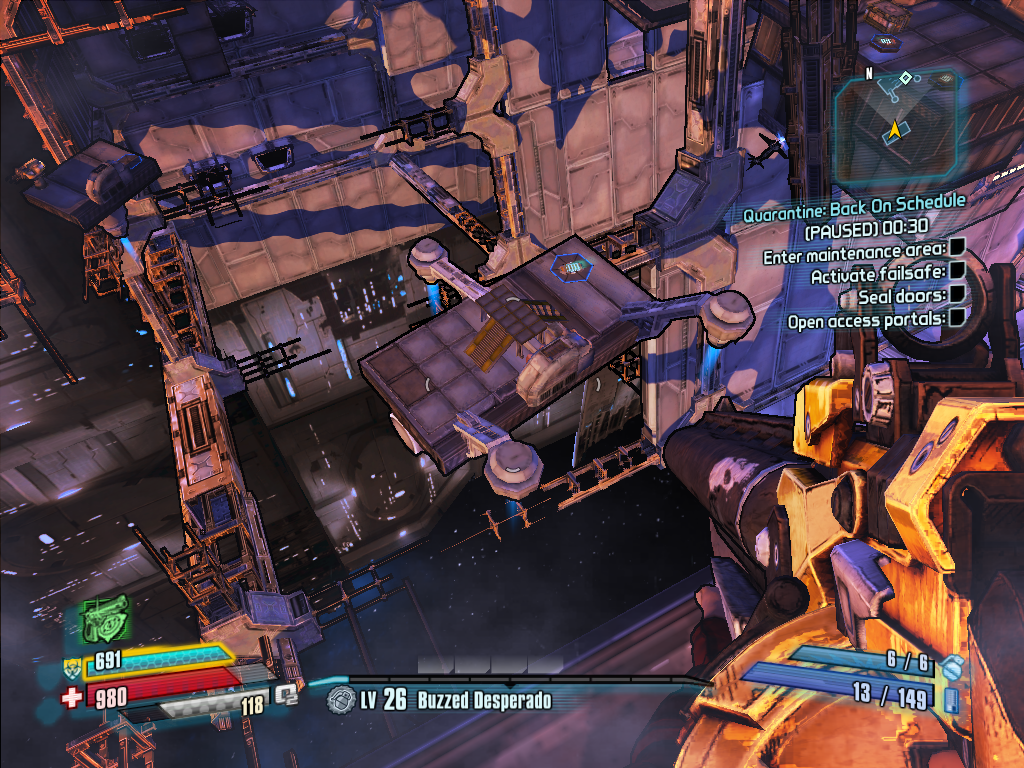This screenshot has width=1024, height=768.
Task: Mark the Open access portals objective box
Action: (957, 317)
